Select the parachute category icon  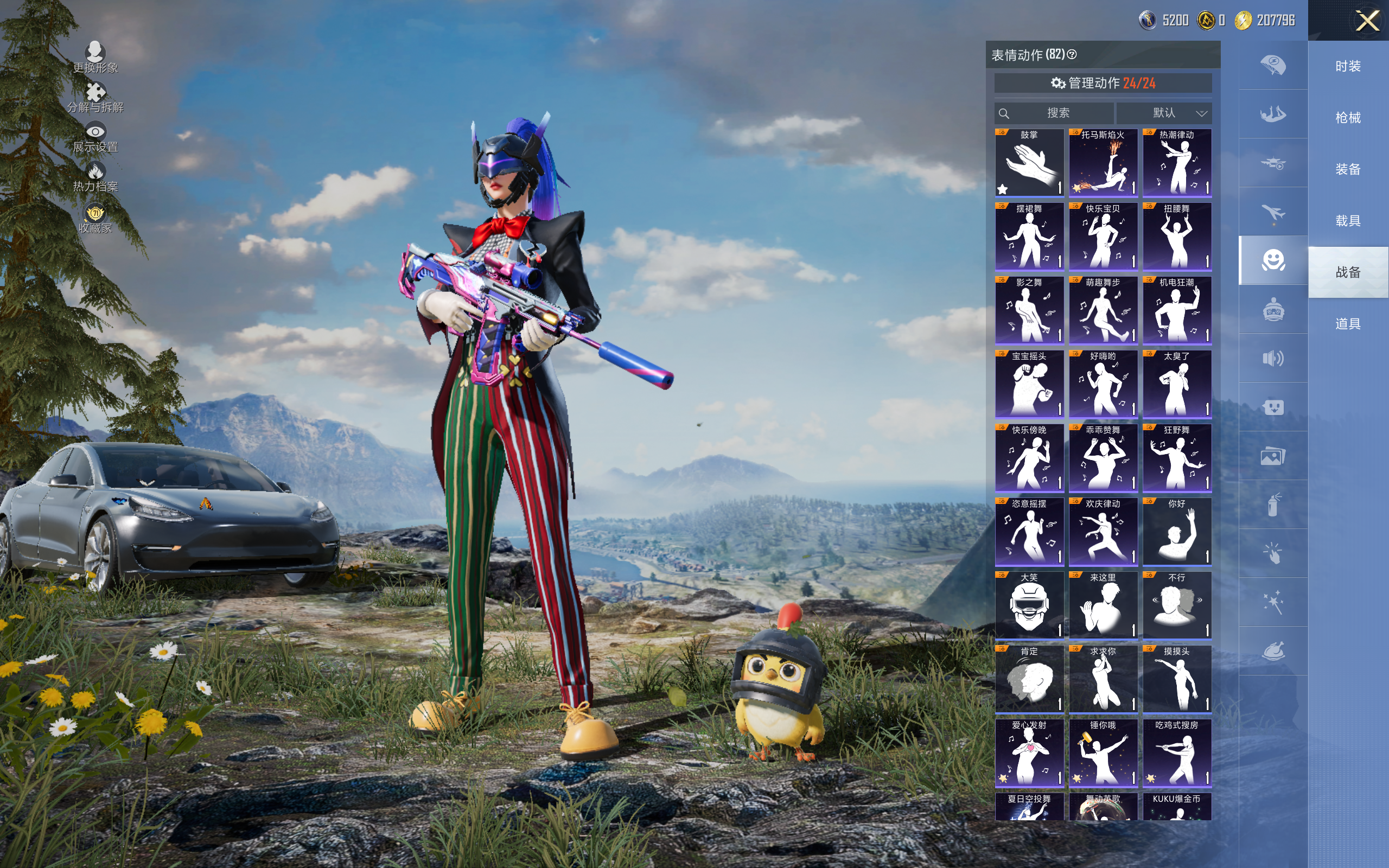click(x=1273, y=65)
